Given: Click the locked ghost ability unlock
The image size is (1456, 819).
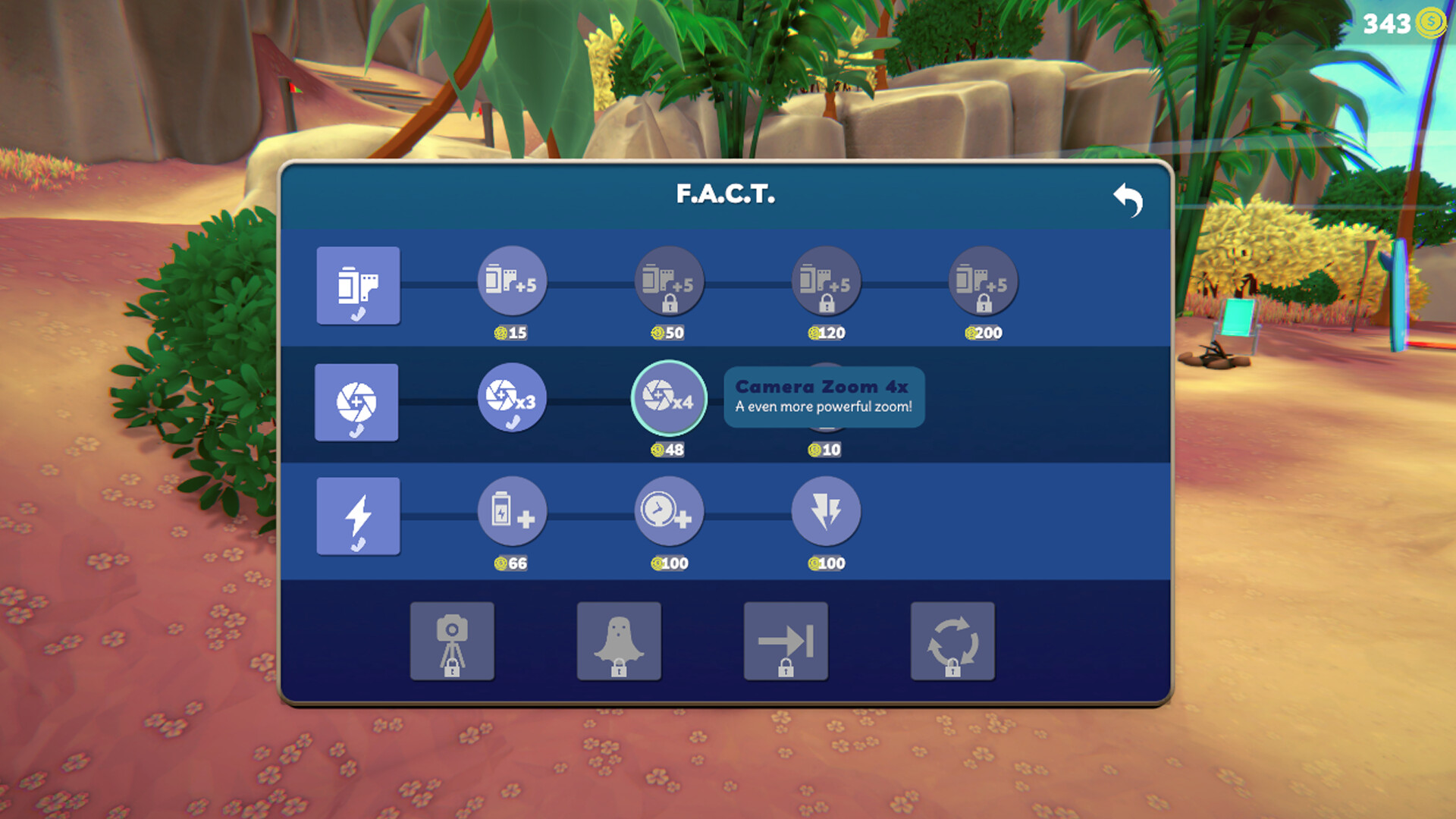Looking at the screenshot, I should [x=619, y=641].
